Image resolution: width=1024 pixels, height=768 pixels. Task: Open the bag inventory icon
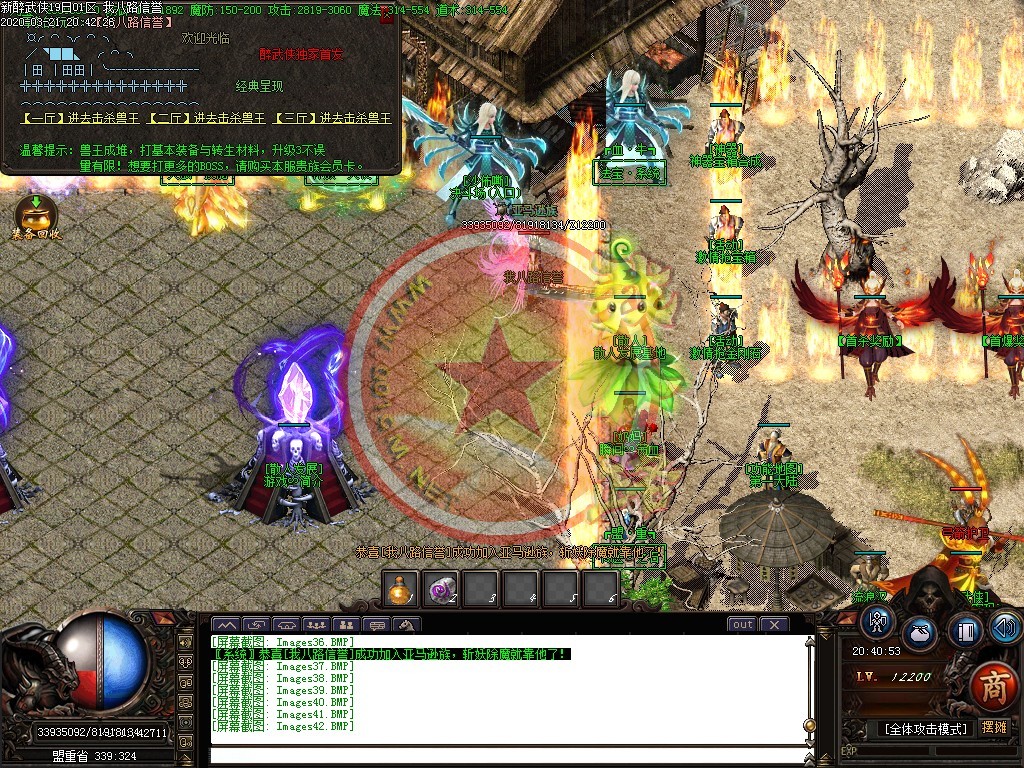[x=921, y=635]
